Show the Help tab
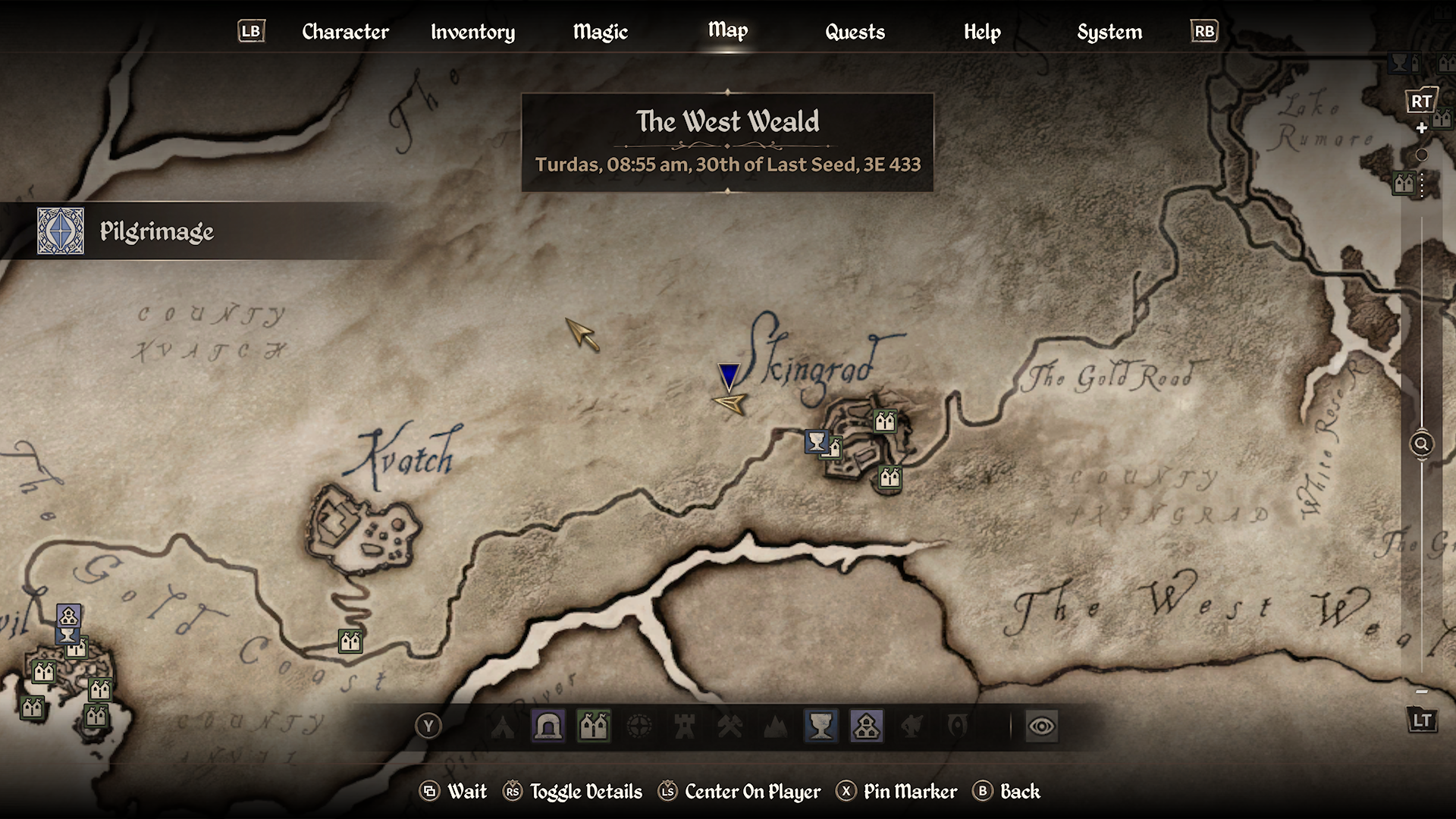 point(982,32)
